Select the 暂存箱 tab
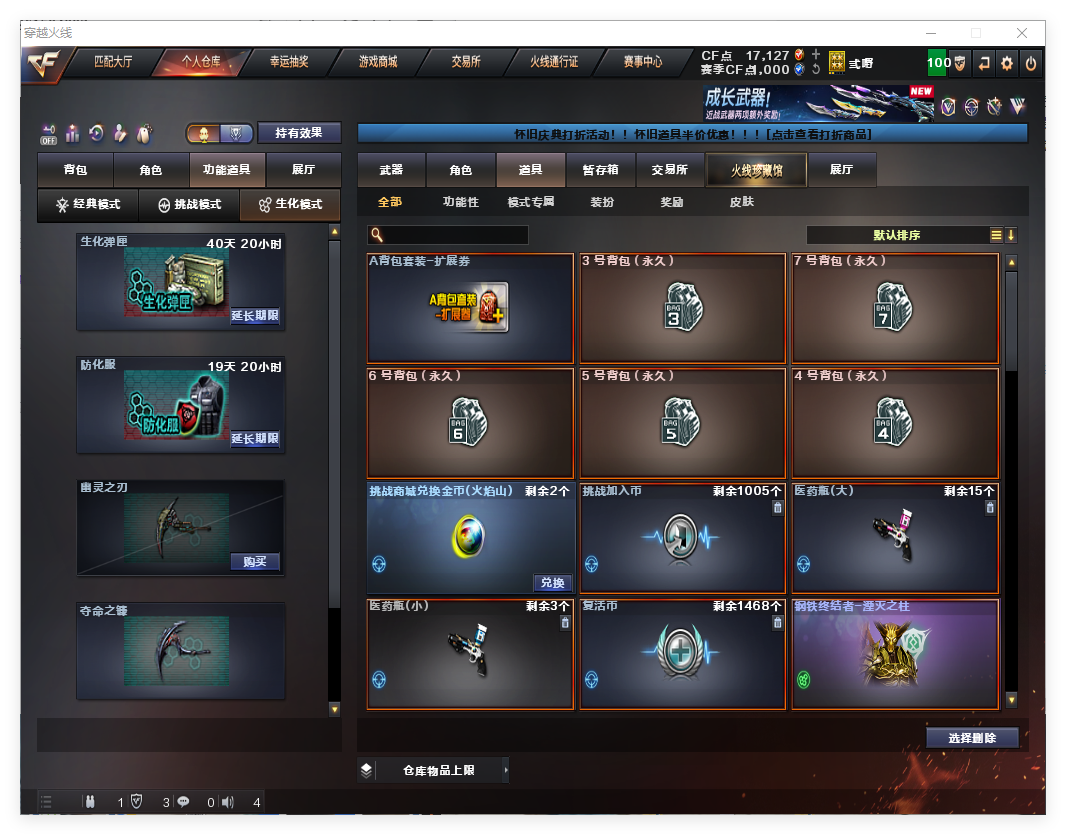 coord(601,170)
